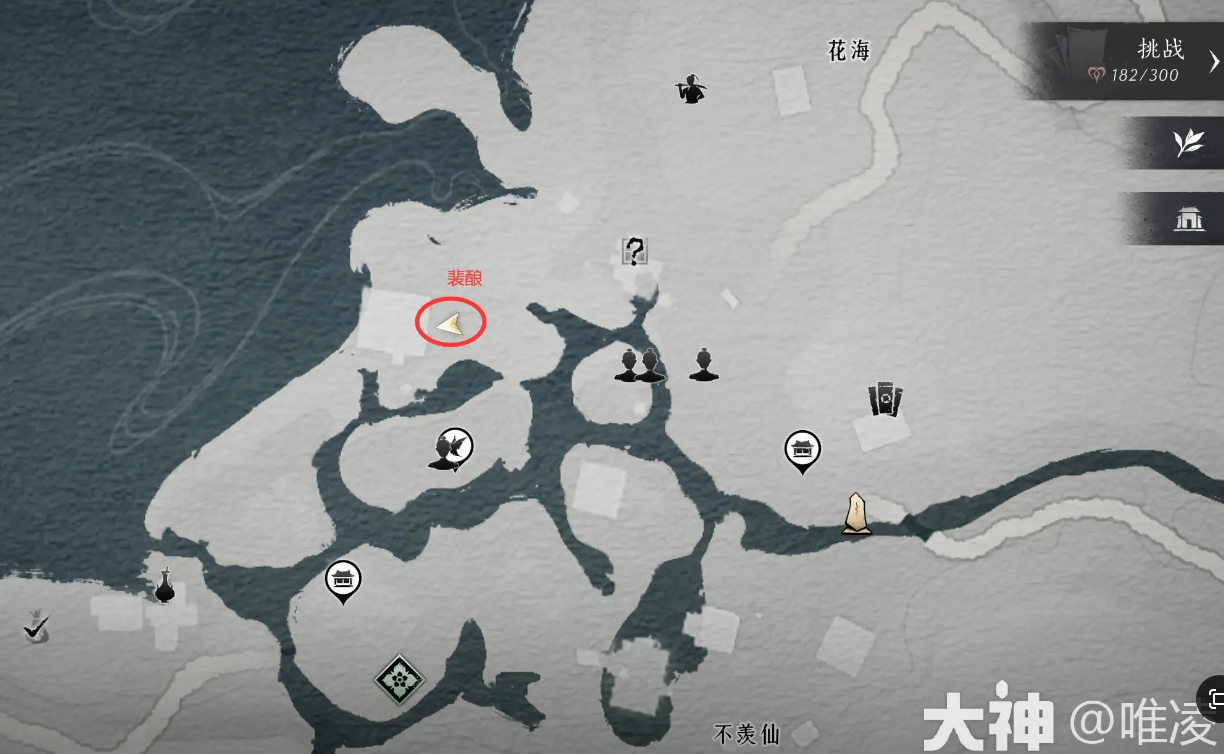The width and height of the screenshot is (1224, 754).
Task: Toggle the fullscreen icon at the screen edge
Action: [x=1215, y=699]
